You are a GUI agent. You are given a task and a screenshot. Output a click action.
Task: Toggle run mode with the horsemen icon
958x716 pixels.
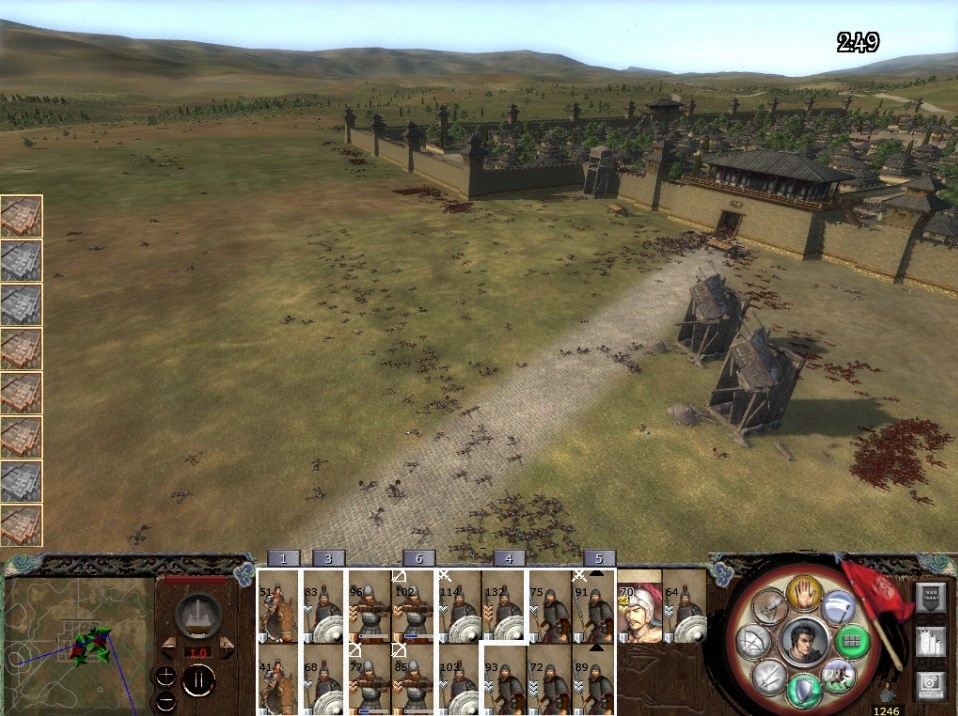click(837, 675)
